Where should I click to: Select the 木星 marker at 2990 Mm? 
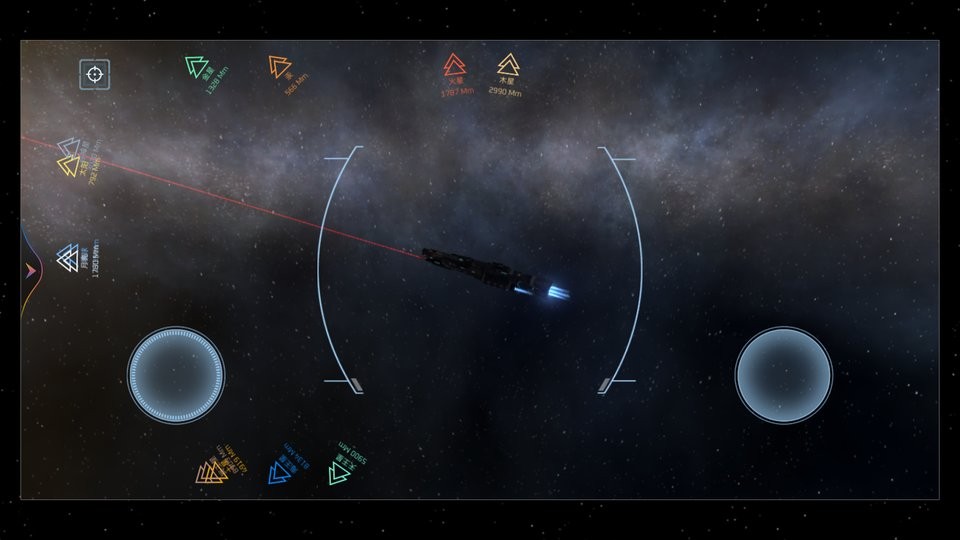508,66
